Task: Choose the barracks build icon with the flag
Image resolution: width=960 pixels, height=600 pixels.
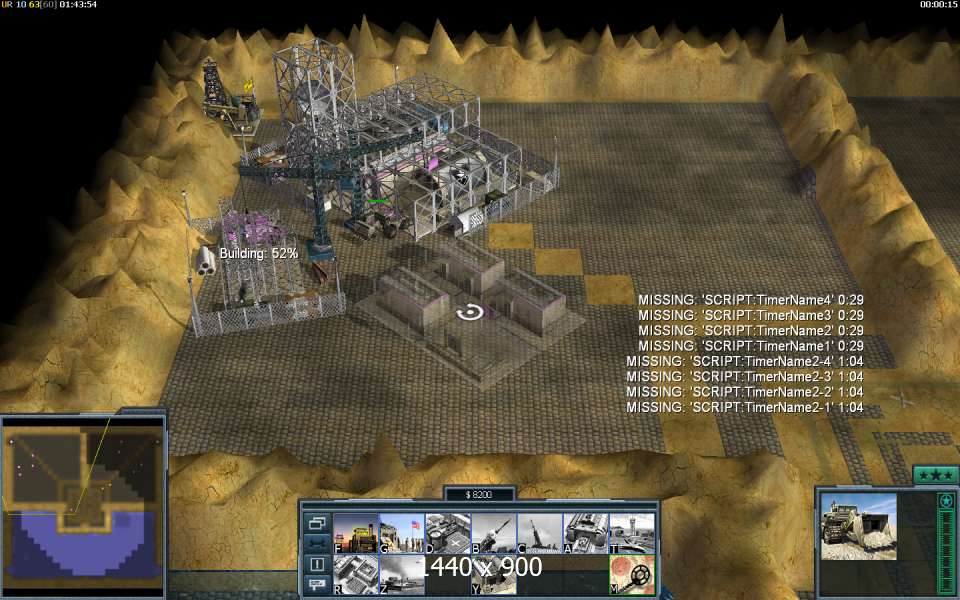Action: tap(401, 534)
